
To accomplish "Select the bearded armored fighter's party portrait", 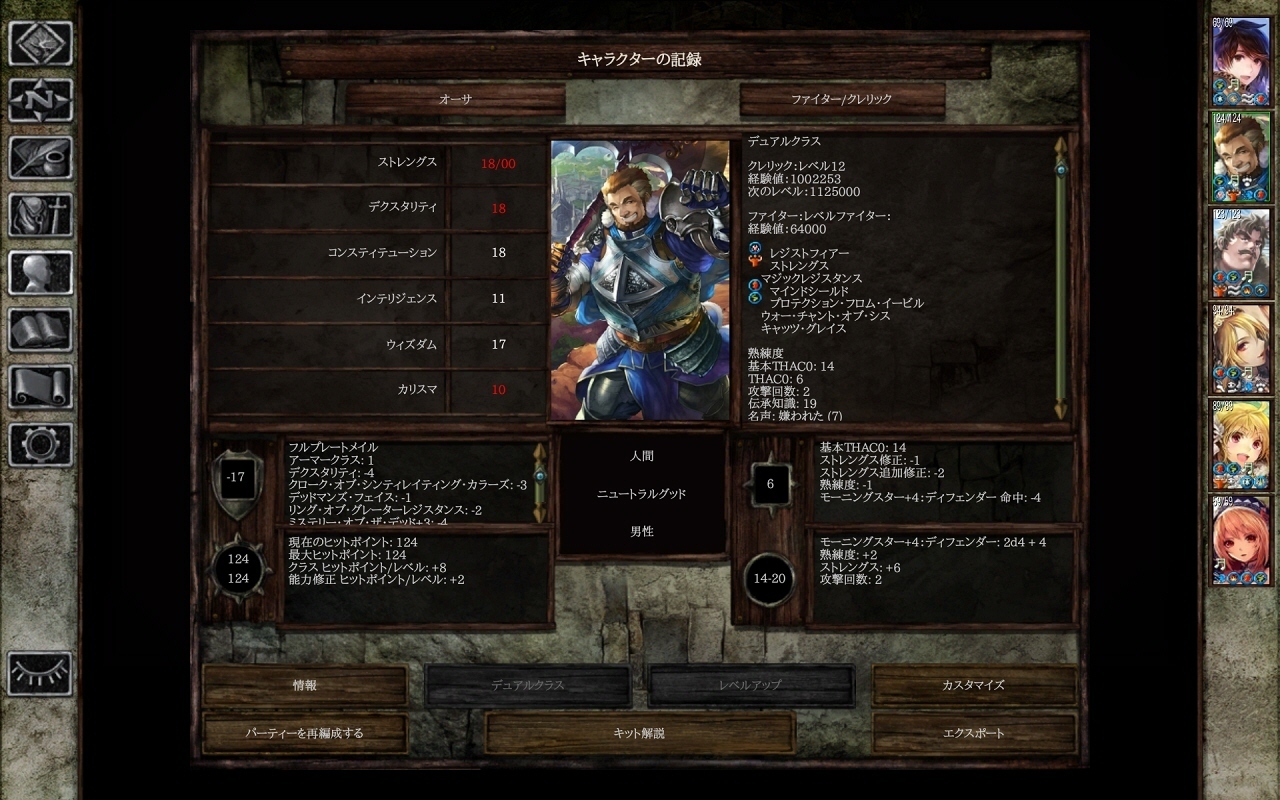I will point(1240,155).
